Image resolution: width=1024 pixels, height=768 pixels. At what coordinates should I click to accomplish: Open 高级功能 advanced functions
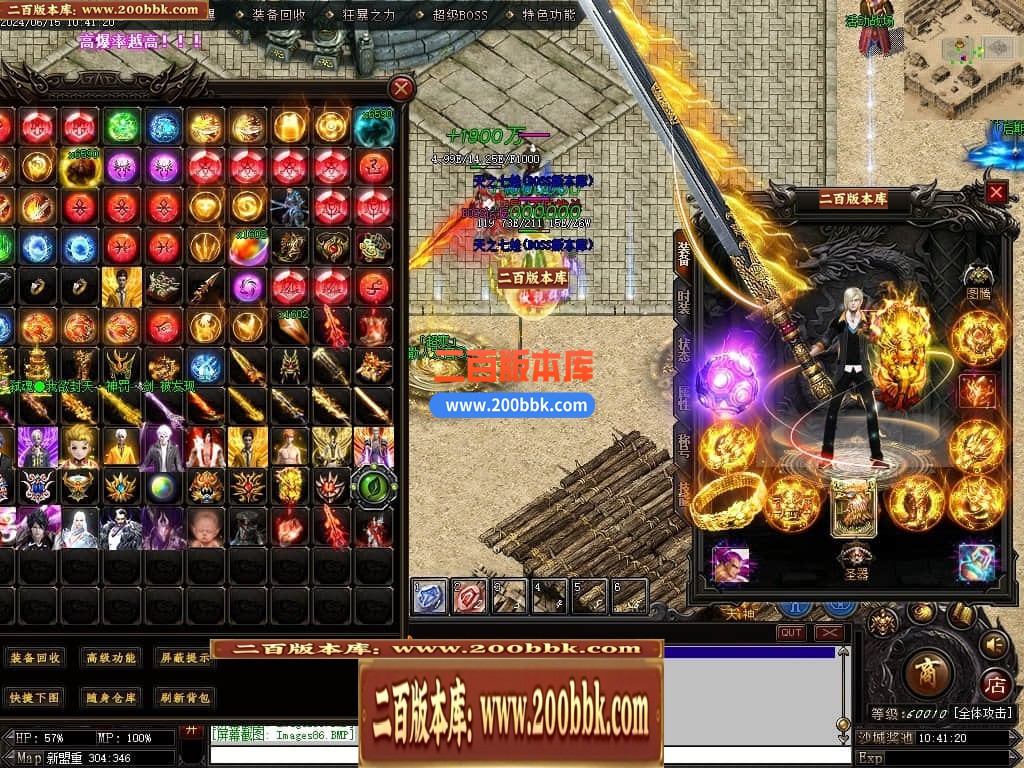(x=111, y=658)
